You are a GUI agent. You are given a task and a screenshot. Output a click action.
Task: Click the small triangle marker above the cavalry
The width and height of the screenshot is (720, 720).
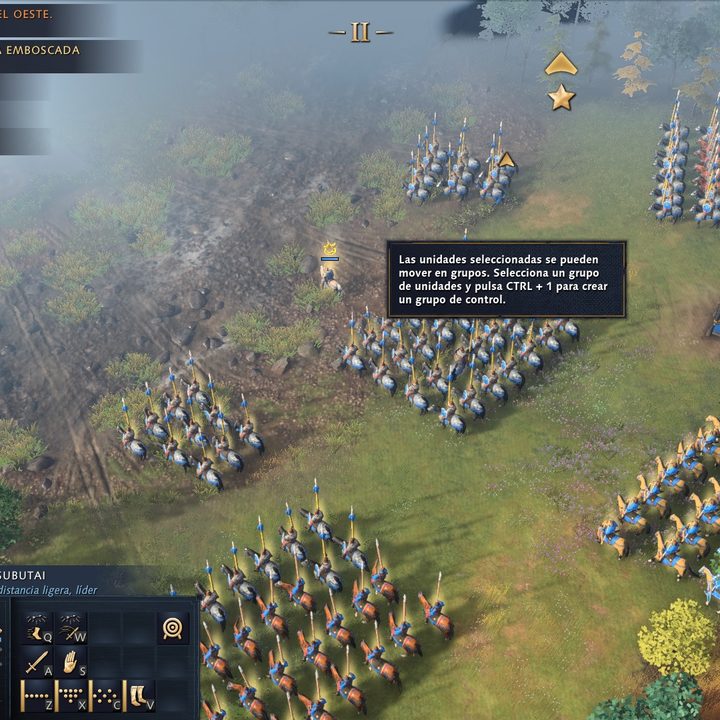coord(506,159)
